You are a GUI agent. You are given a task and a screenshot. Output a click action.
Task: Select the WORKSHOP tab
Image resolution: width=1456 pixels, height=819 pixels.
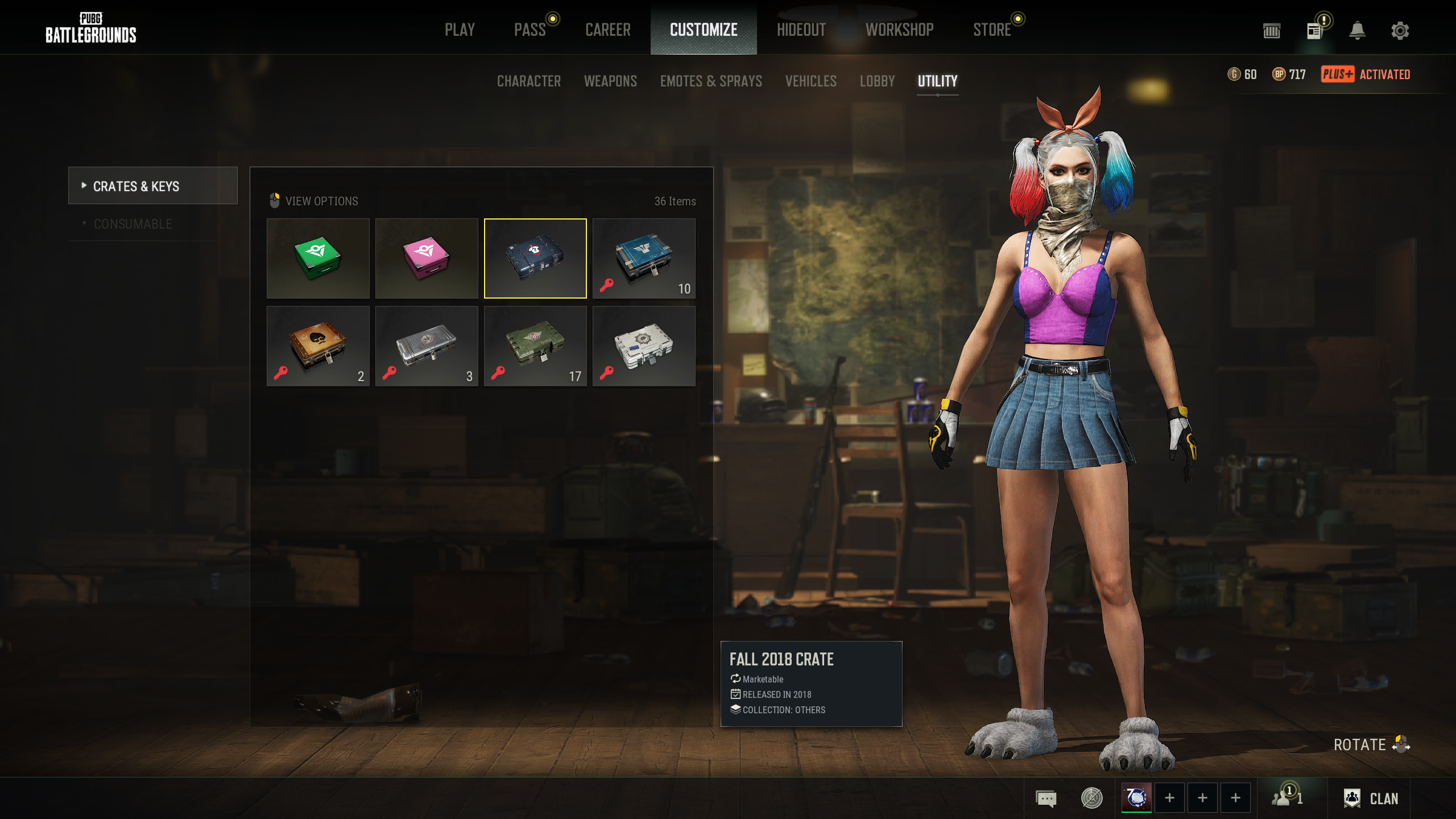click(x=900, y=30)
